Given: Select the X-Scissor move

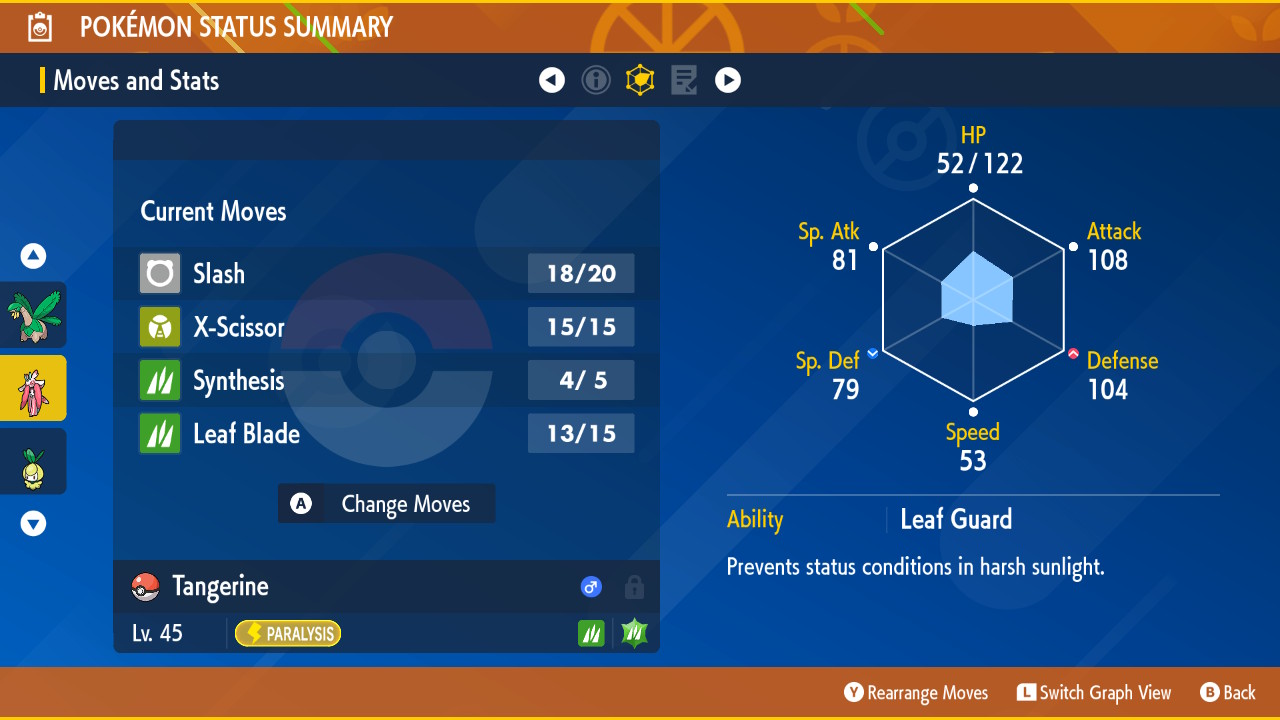Looking at the screenshot, I should pos(386,327).
